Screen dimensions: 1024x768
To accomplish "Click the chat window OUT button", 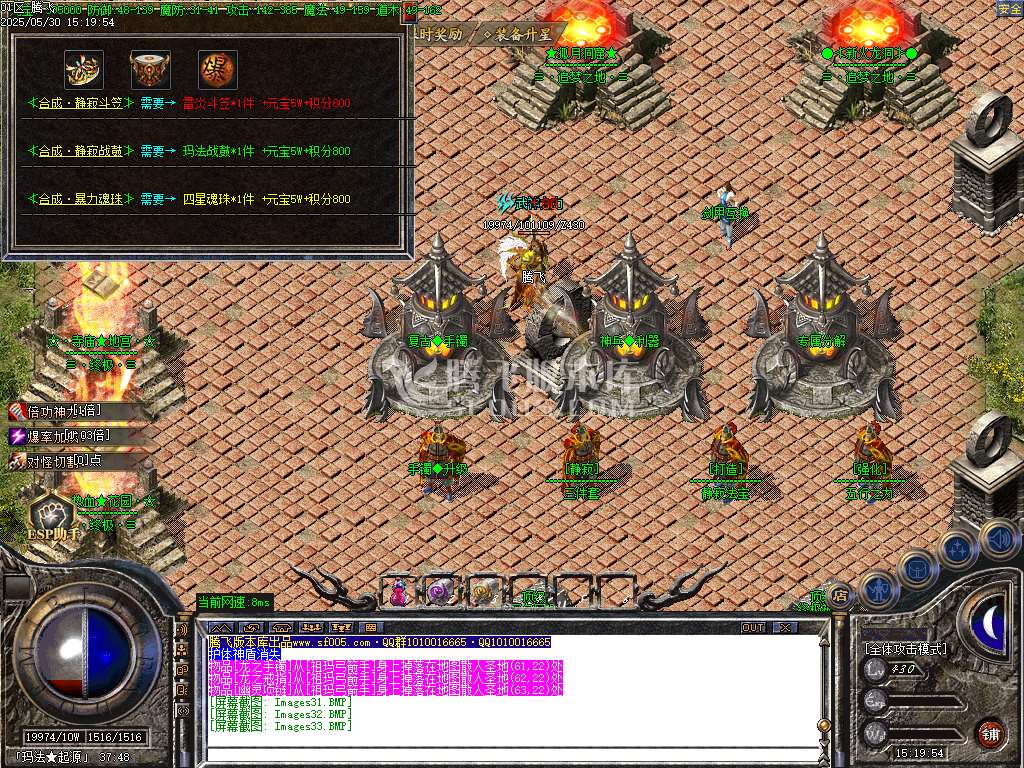I will [752, 627].
